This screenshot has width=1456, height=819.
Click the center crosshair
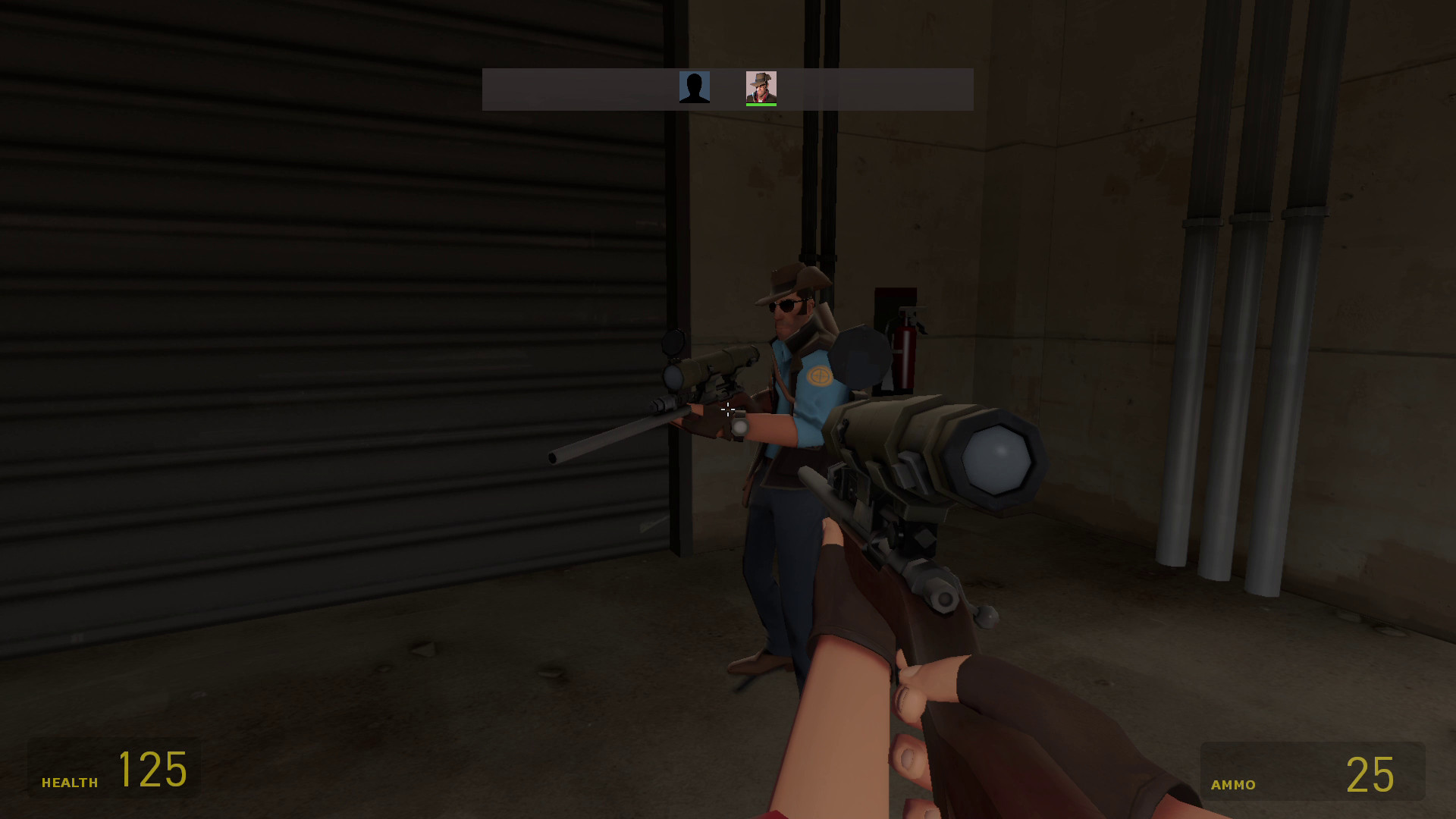point(728,409)
